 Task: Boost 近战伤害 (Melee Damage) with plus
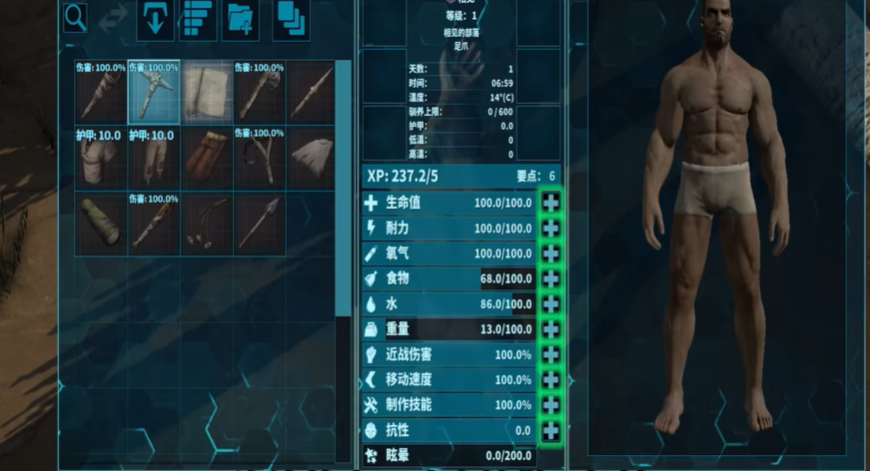(550, 355)
